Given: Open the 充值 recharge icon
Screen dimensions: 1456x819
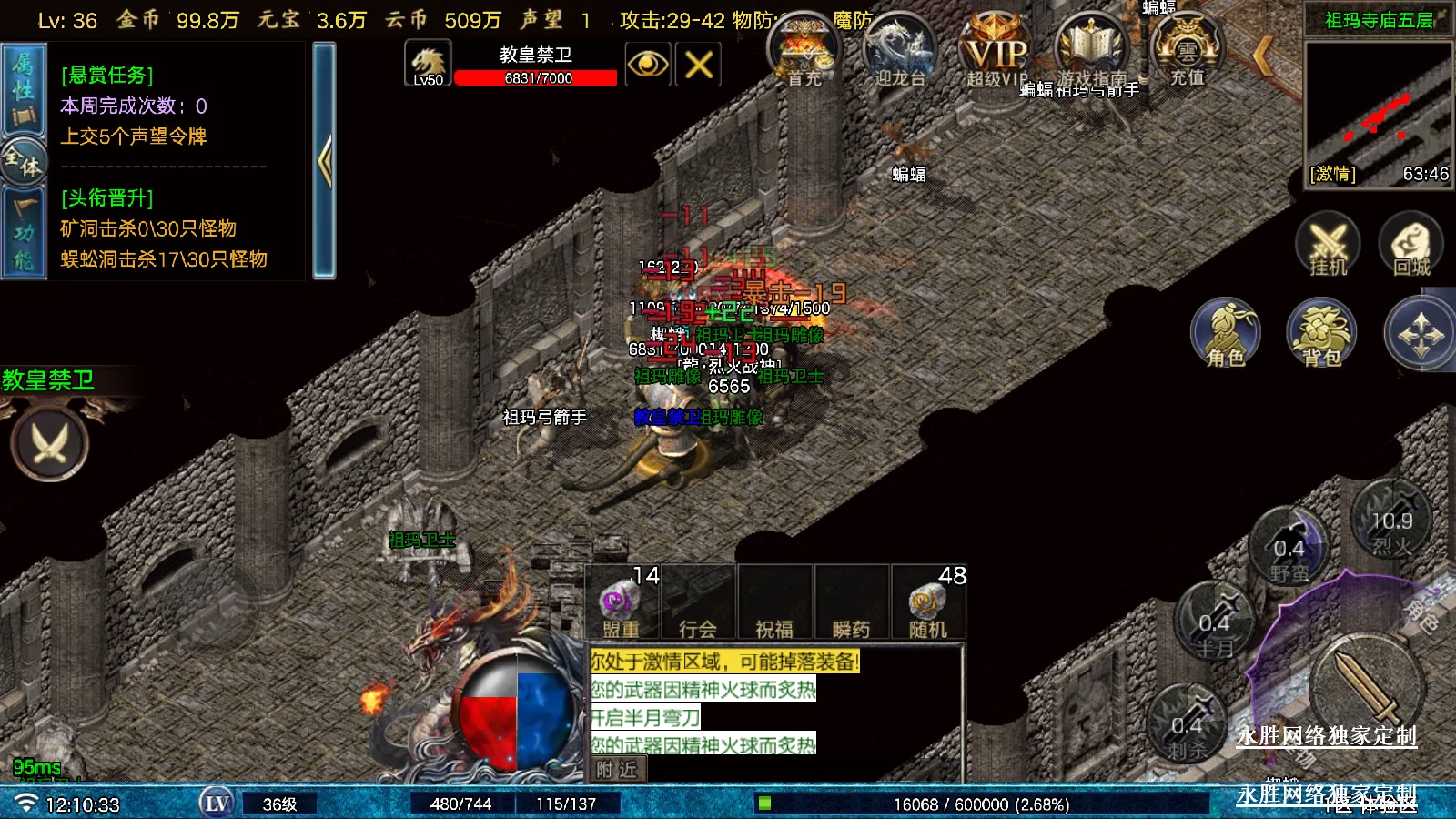Looking at the screenshot, I should [x=1187, y=50].
